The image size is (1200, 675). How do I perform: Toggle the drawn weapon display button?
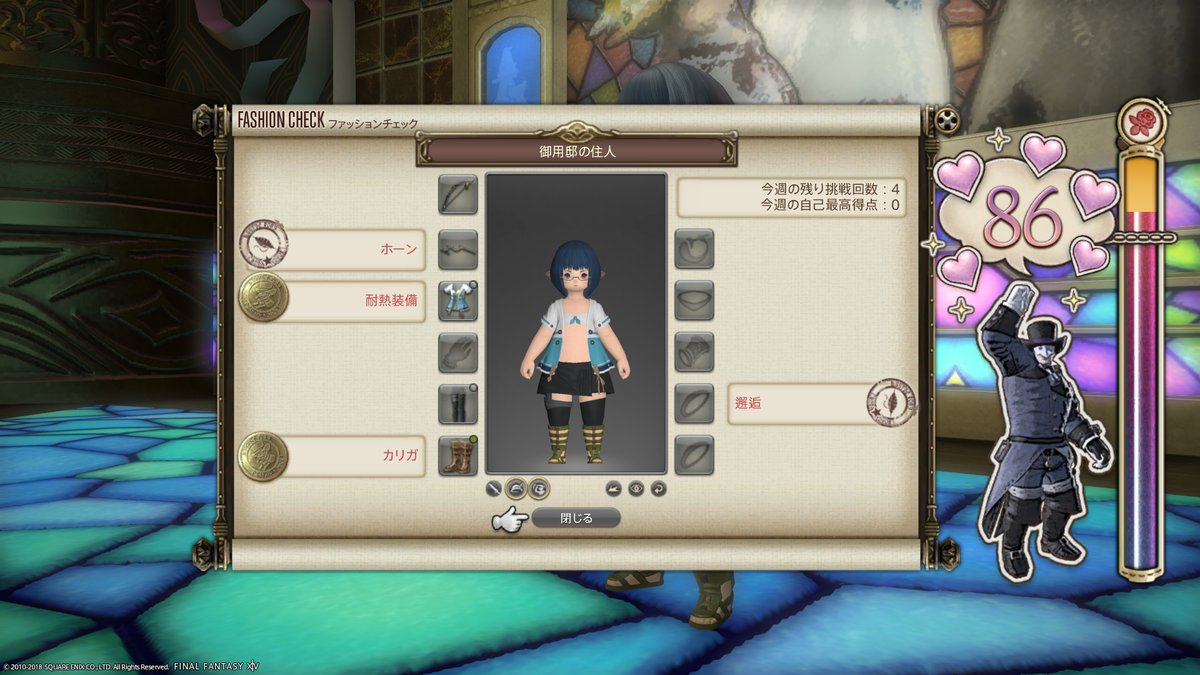coord(494,489)
